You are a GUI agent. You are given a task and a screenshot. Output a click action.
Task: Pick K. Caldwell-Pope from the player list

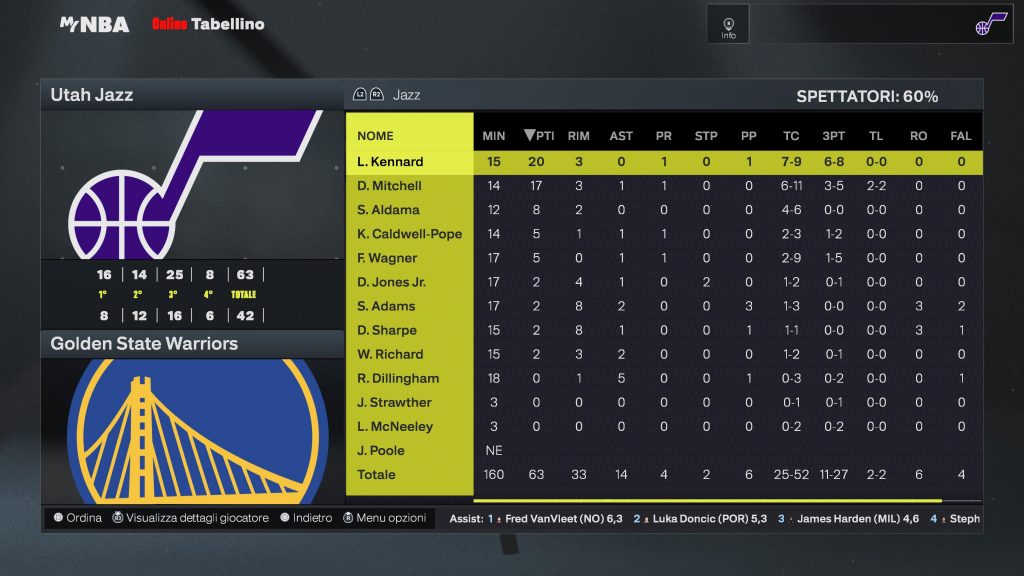409,234
